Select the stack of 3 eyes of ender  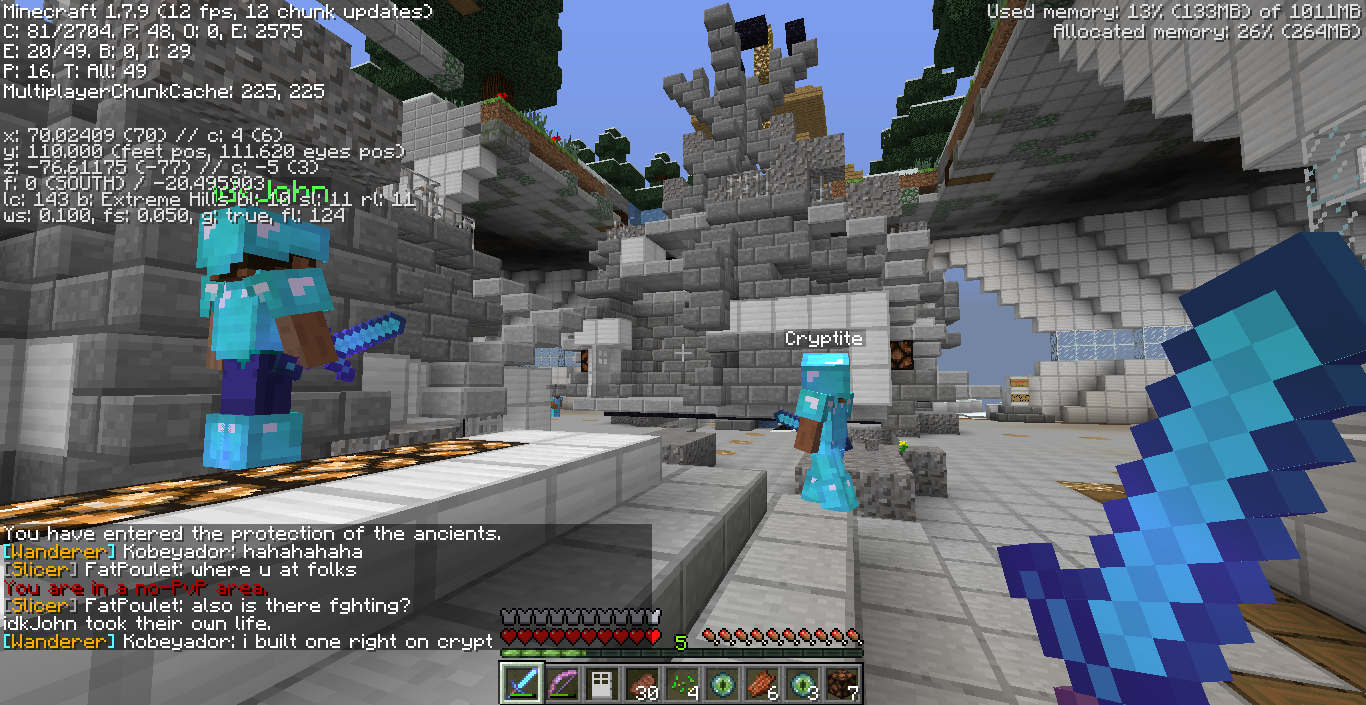click(x=802, y=684)
